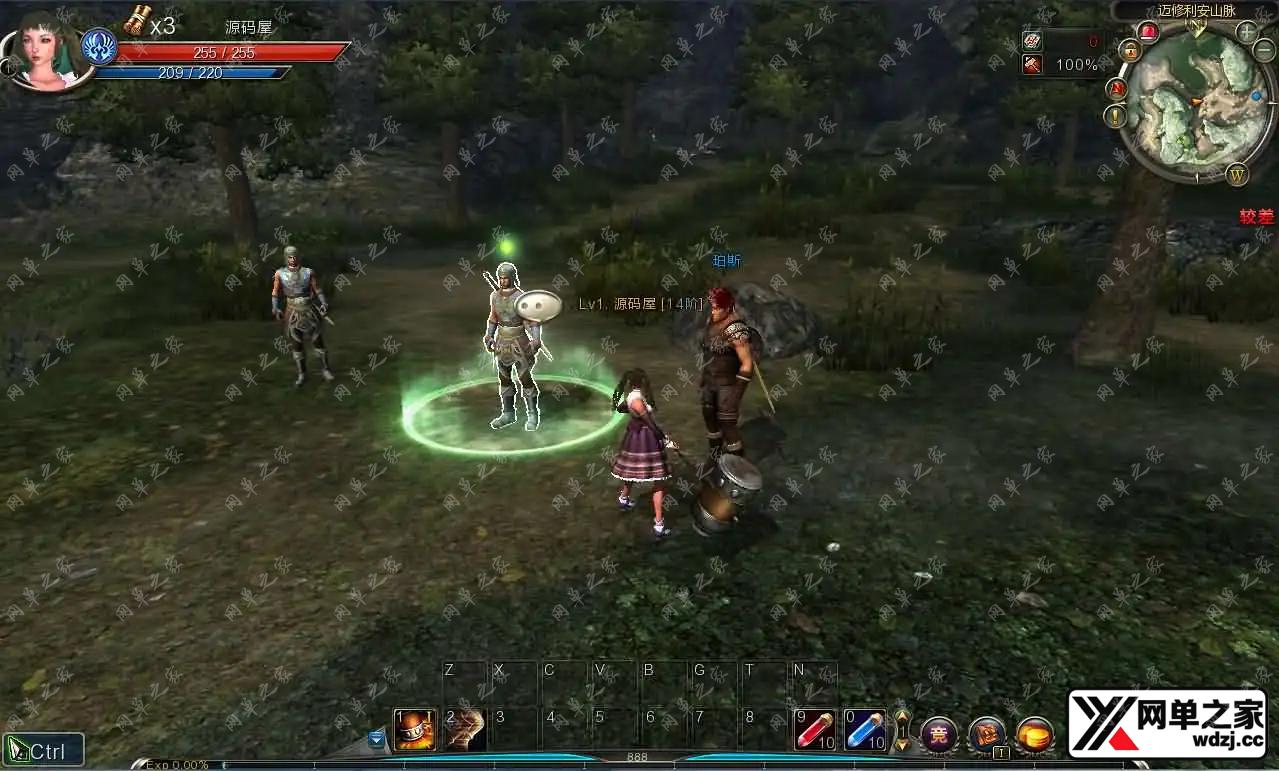Open the exclamation mark notice icon
This screenshot has height=771, width=1279.
pos(1116,117)
